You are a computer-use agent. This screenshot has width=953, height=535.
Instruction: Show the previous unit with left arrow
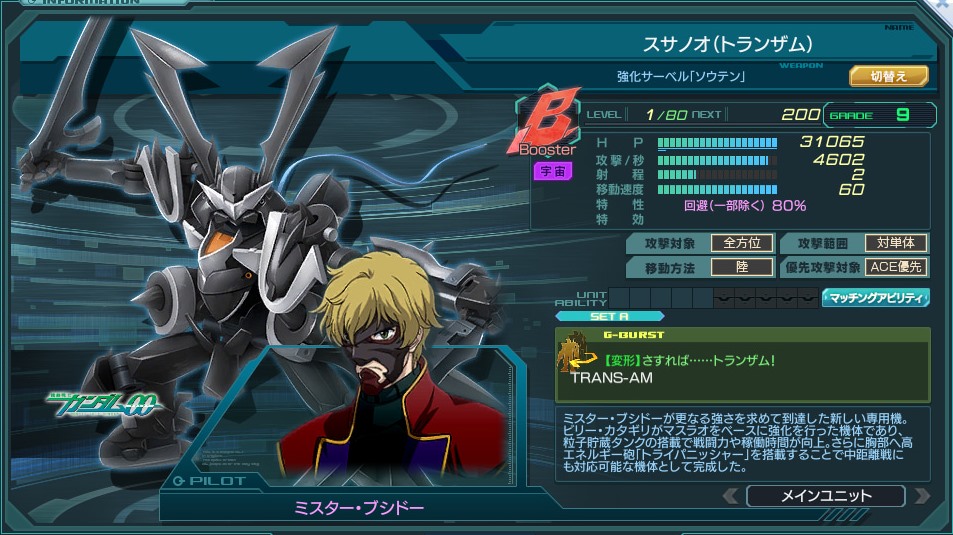[731, 496]
